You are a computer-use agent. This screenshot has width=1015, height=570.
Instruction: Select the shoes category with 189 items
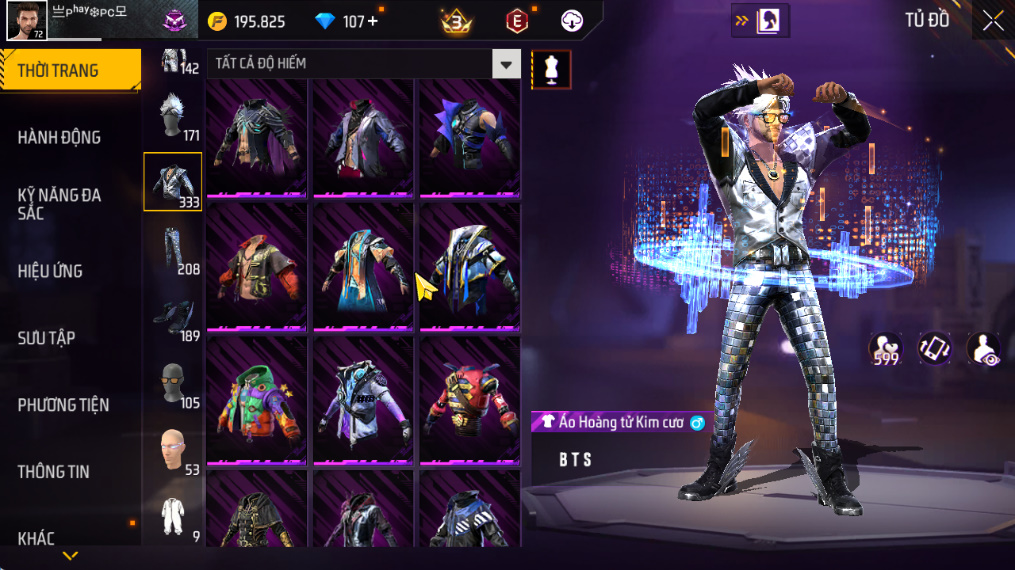click(x=172, y=317)
